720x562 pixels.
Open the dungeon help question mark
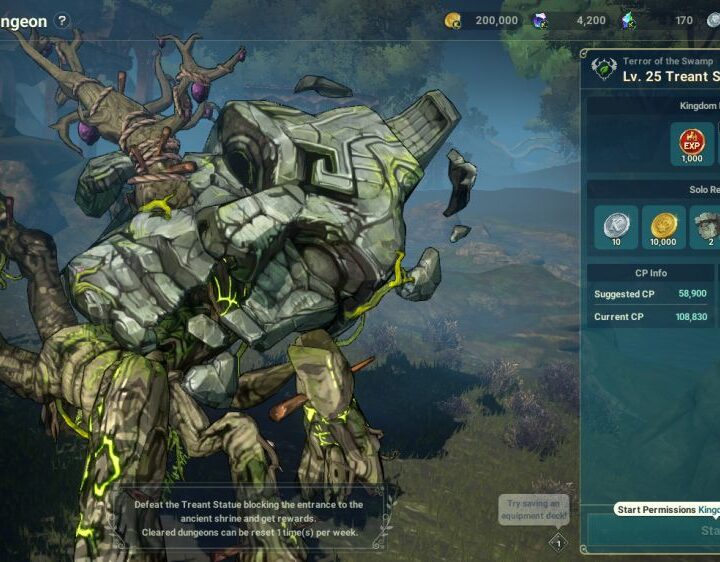63,20
